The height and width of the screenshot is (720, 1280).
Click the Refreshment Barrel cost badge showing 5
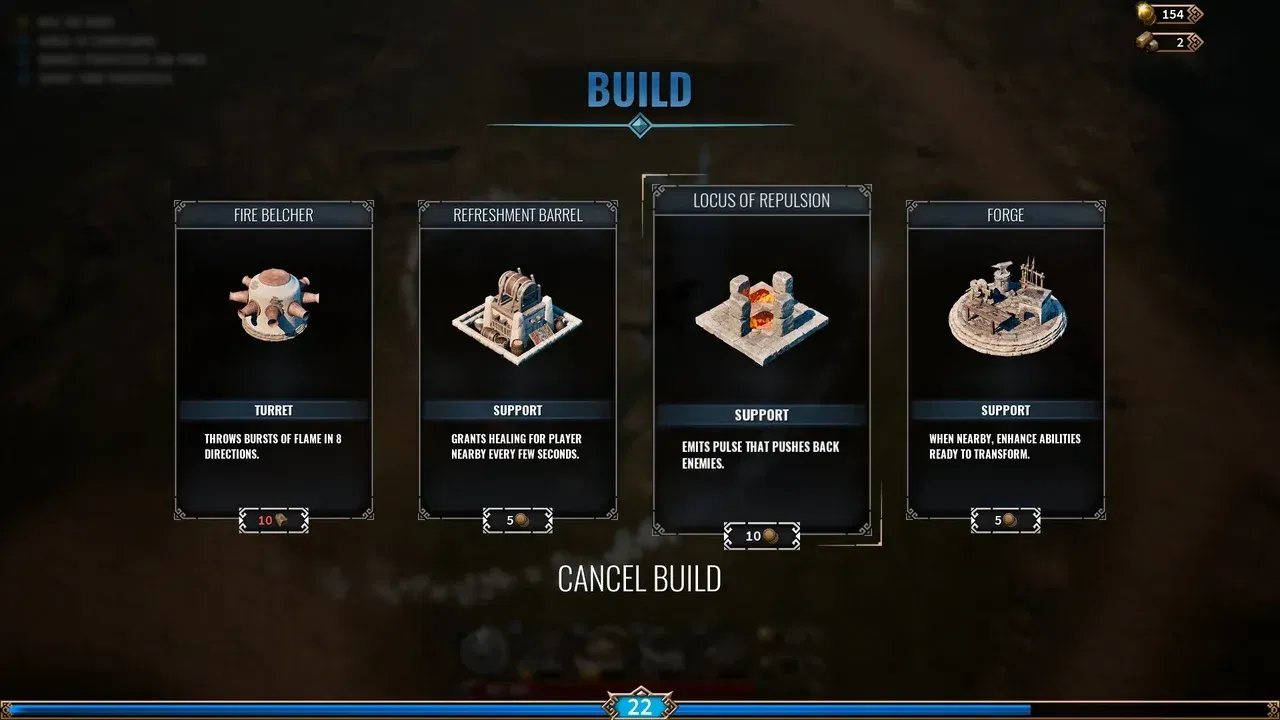(517, 520)
